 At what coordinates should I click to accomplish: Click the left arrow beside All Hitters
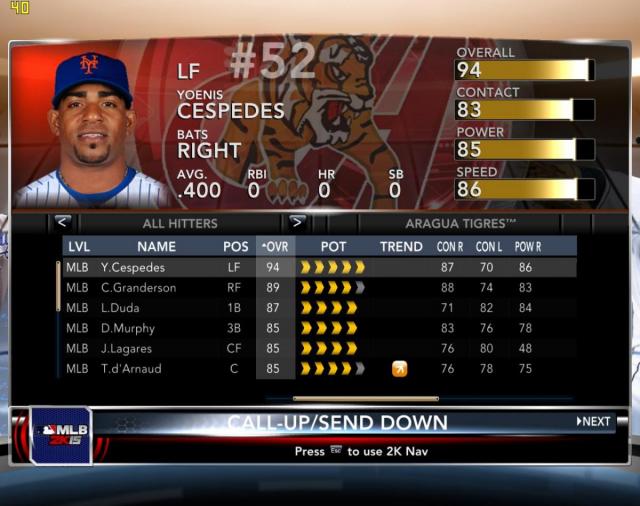(x=62, y=223)
